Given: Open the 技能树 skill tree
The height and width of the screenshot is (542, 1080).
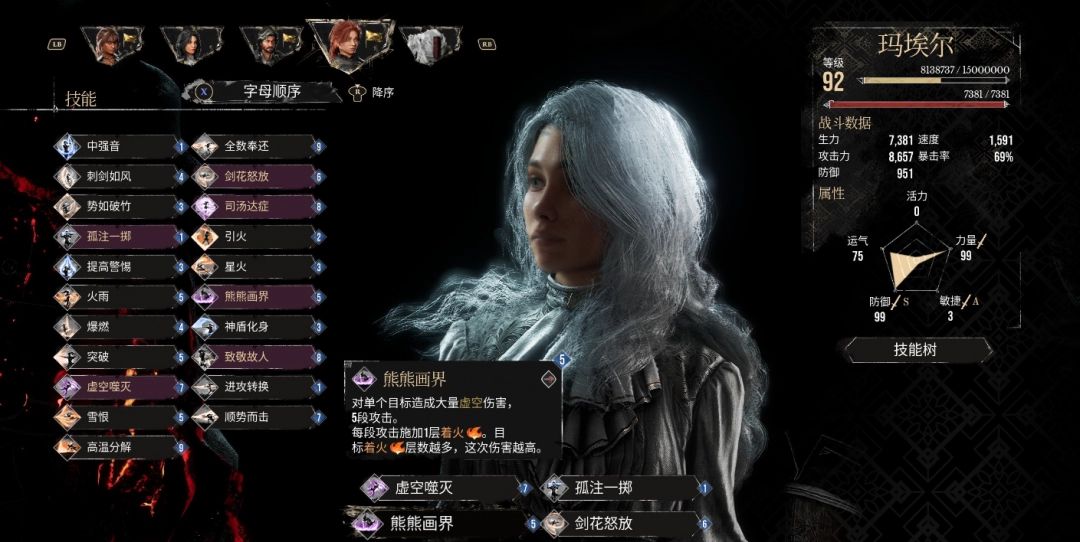Looking at the screenshot, I should (918, 350).
